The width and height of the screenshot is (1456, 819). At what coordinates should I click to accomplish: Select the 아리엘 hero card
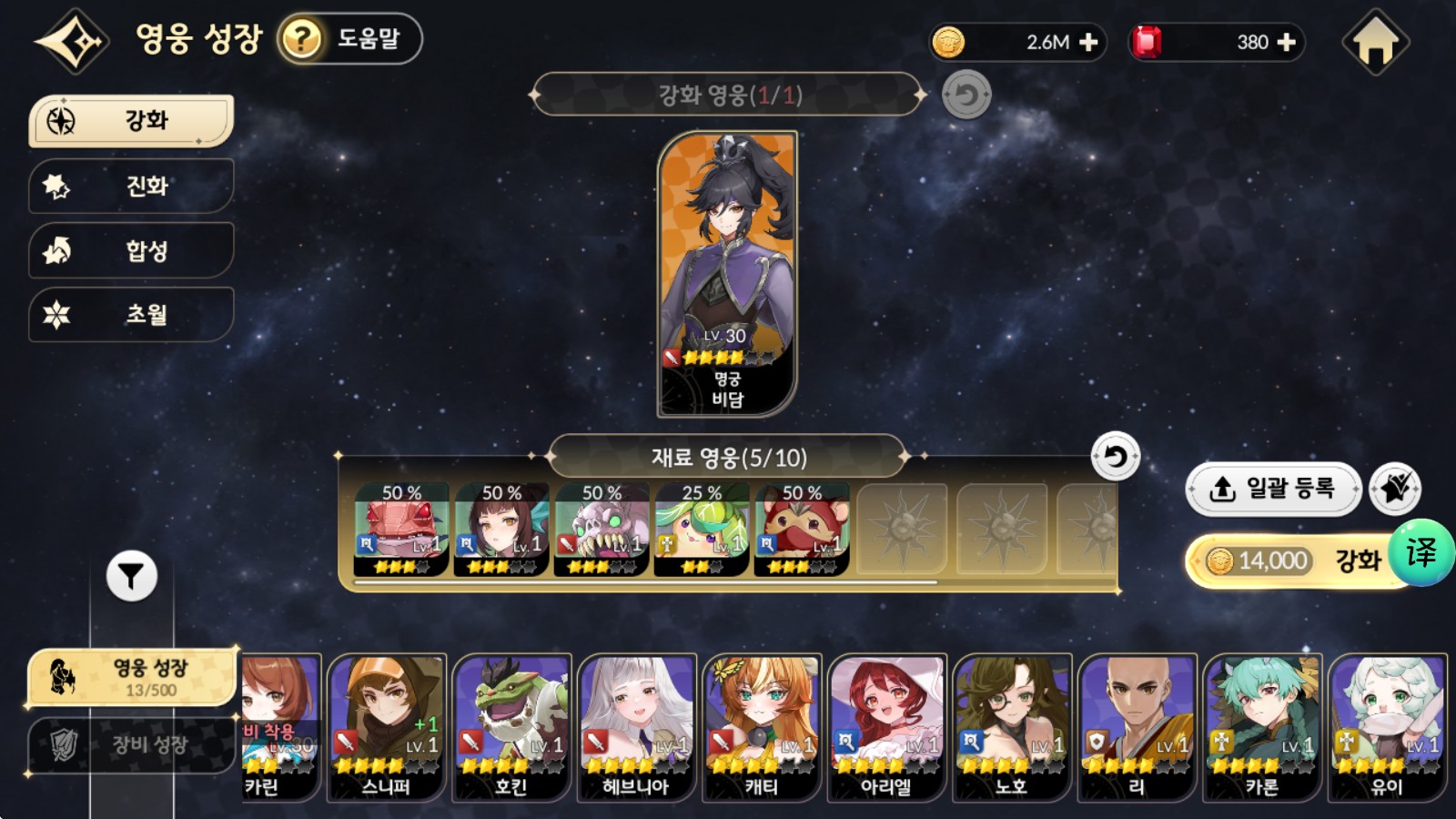[886, 728]
